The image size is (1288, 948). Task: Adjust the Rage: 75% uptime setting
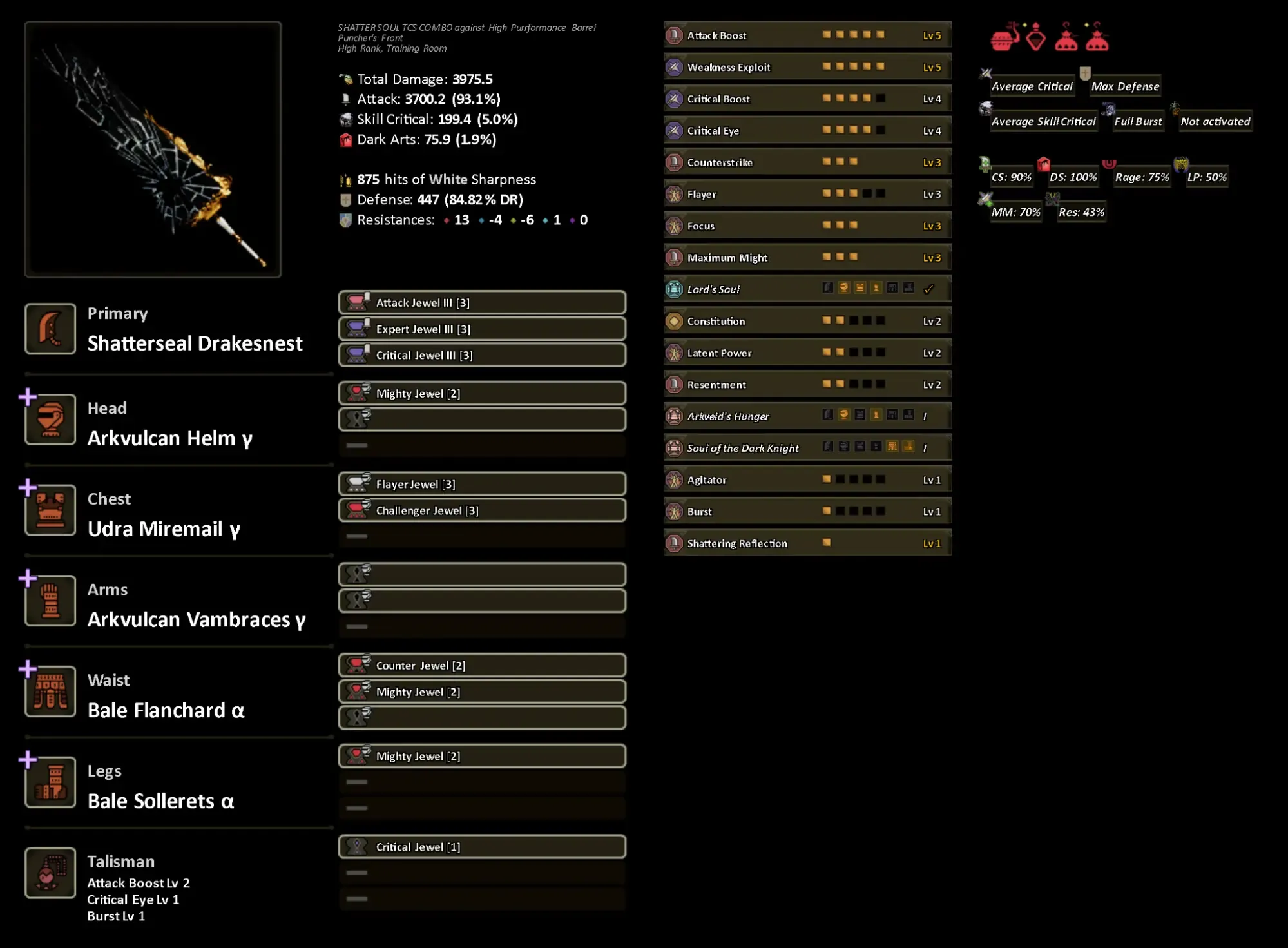pyautogui.click(x=1142, y=177)
